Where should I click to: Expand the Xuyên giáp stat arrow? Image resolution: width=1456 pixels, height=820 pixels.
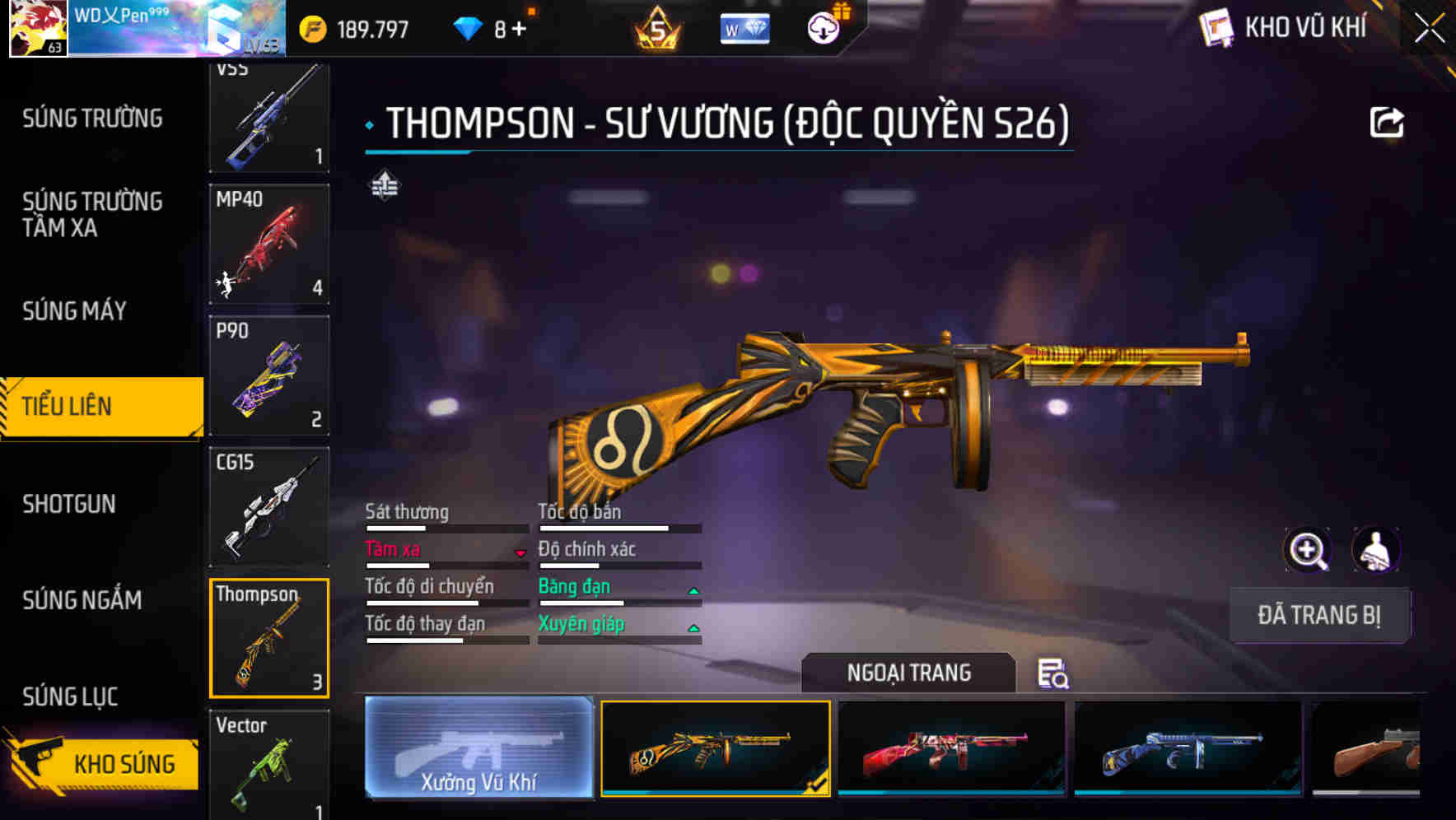pyautogui.click(x=694, y=627)
